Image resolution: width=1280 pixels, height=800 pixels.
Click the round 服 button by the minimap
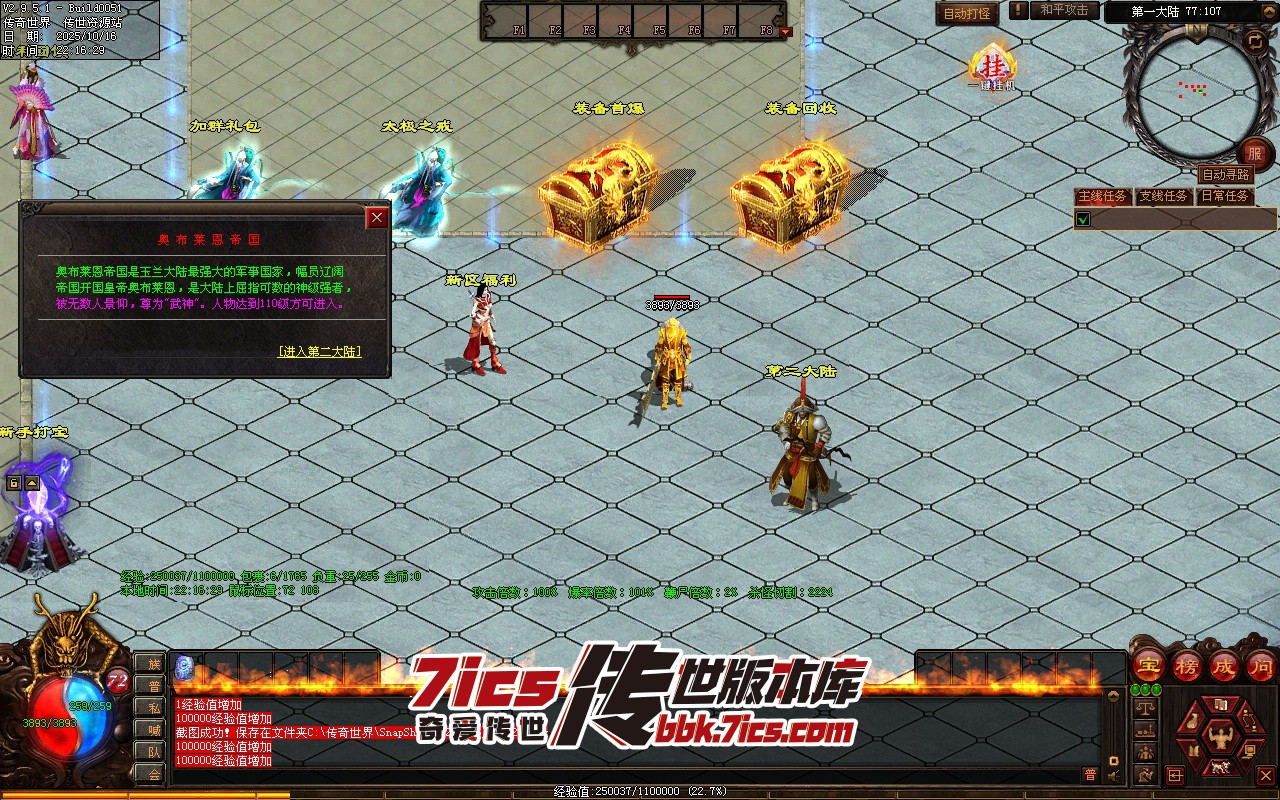pos(1255,154)
